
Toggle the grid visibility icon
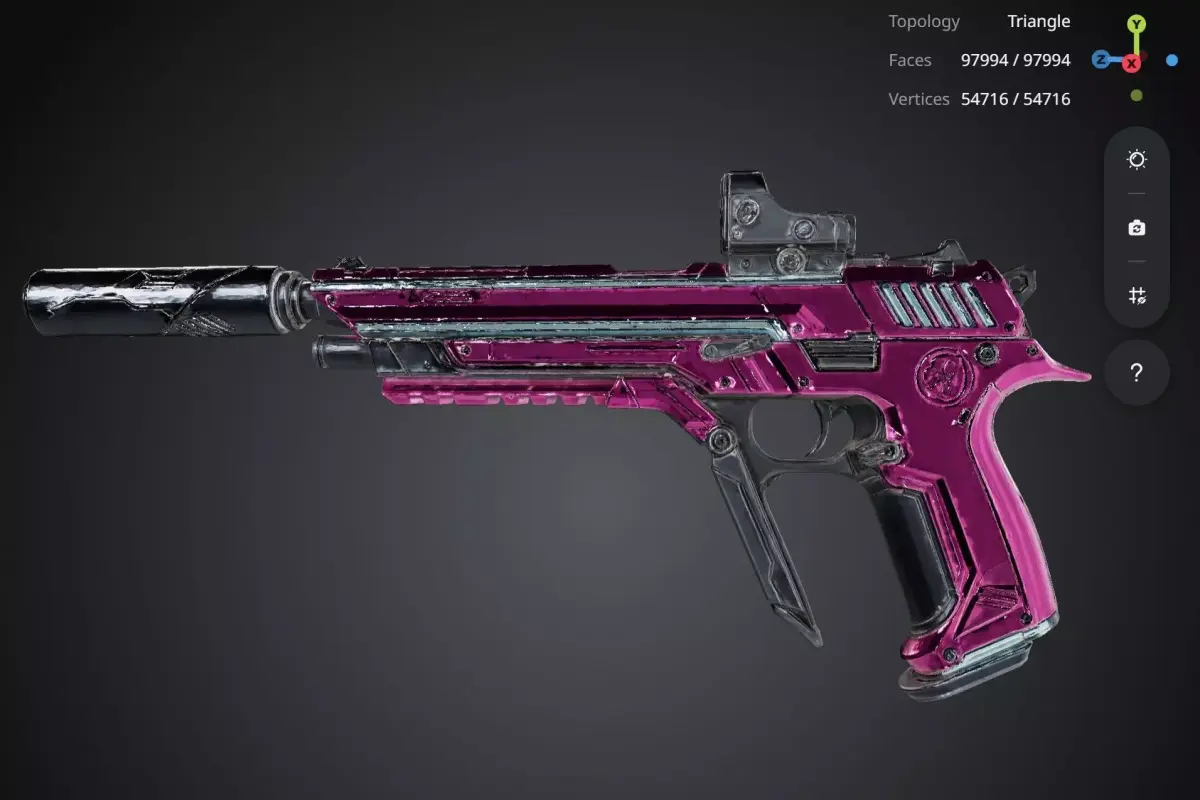coord(1137,295)
